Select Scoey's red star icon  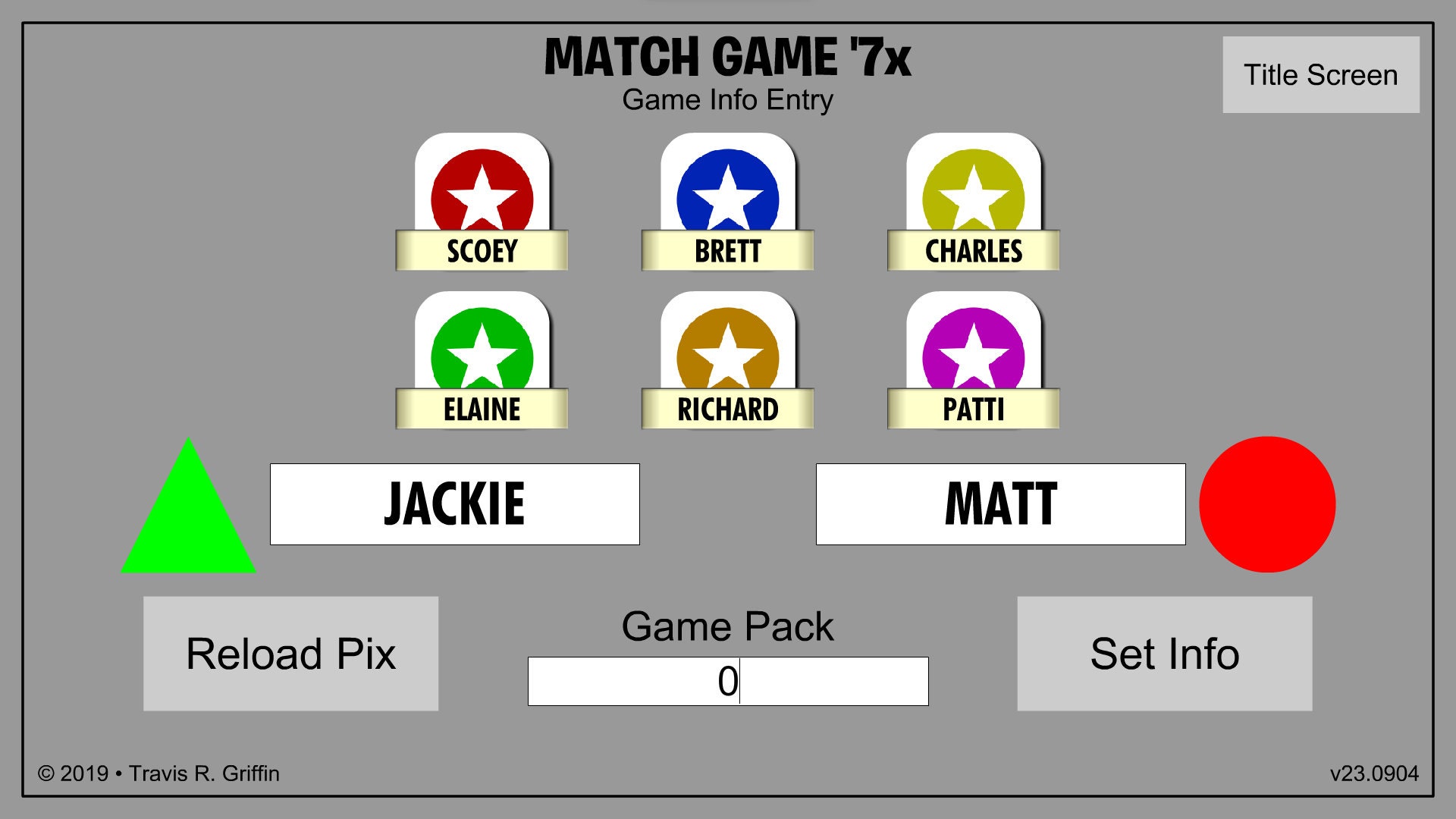tap(482, 190)
